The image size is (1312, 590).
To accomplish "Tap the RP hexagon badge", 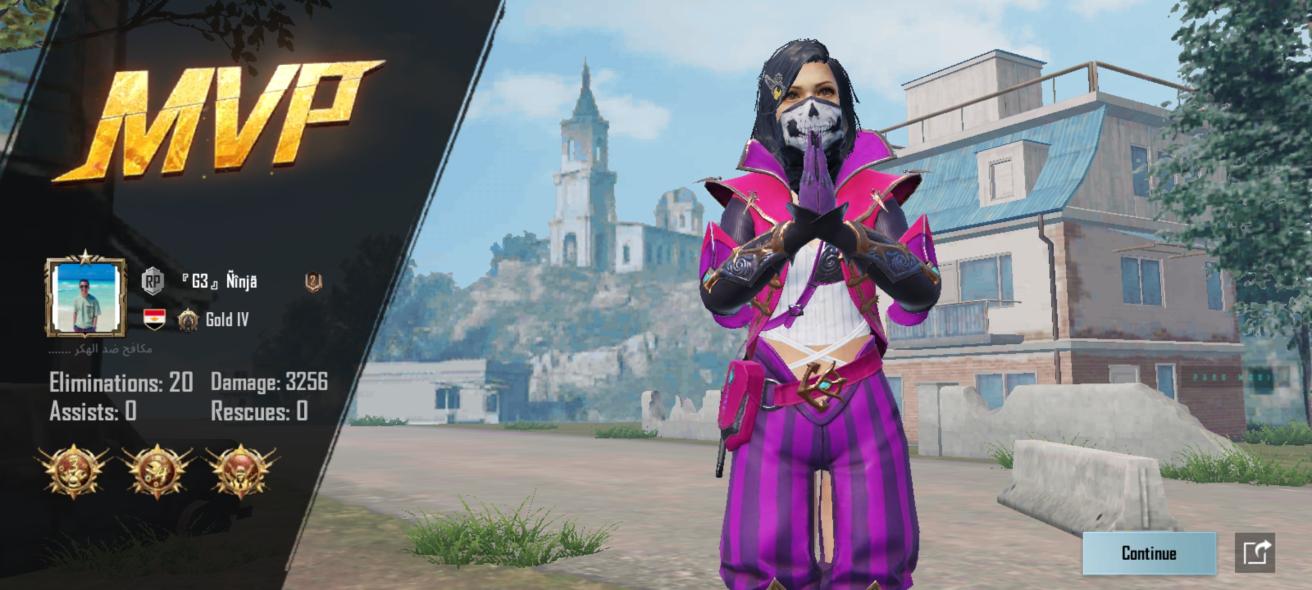I will click(152, 282).
